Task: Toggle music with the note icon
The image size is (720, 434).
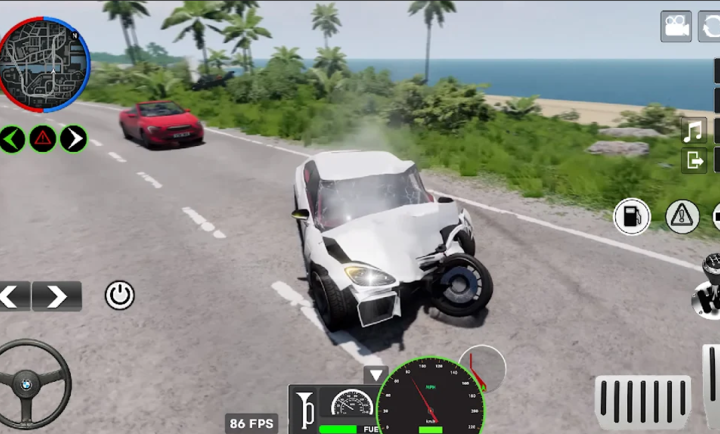Action: click(x=694, y=130)
